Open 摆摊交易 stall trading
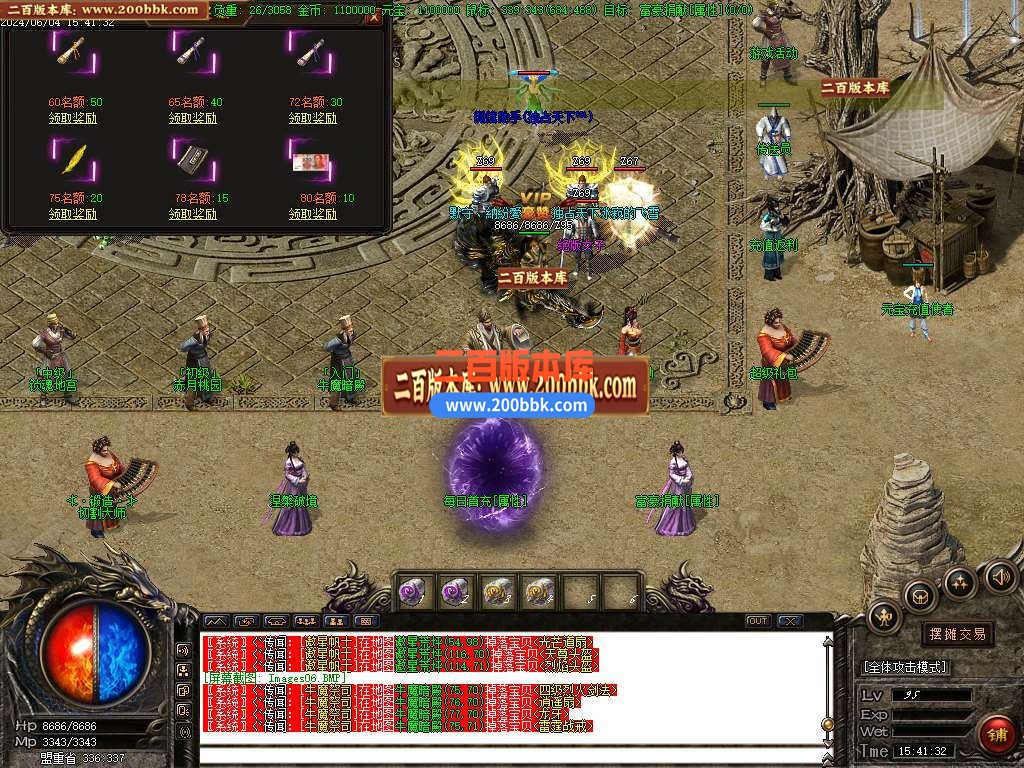The width and height of the screenshot is (1024, 768). [957, 634]
